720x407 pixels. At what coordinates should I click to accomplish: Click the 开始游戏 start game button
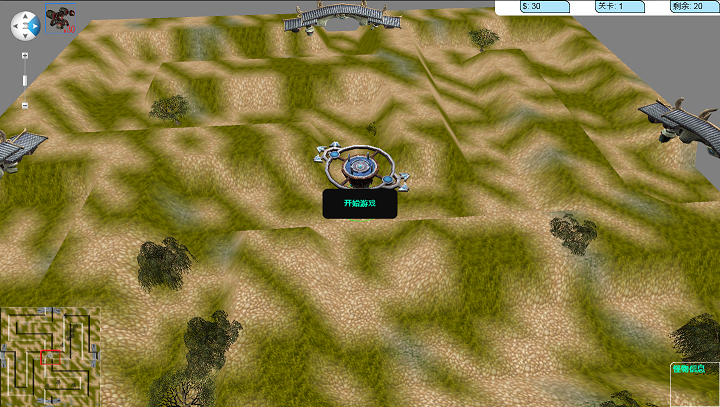click(x=359, y=203)
